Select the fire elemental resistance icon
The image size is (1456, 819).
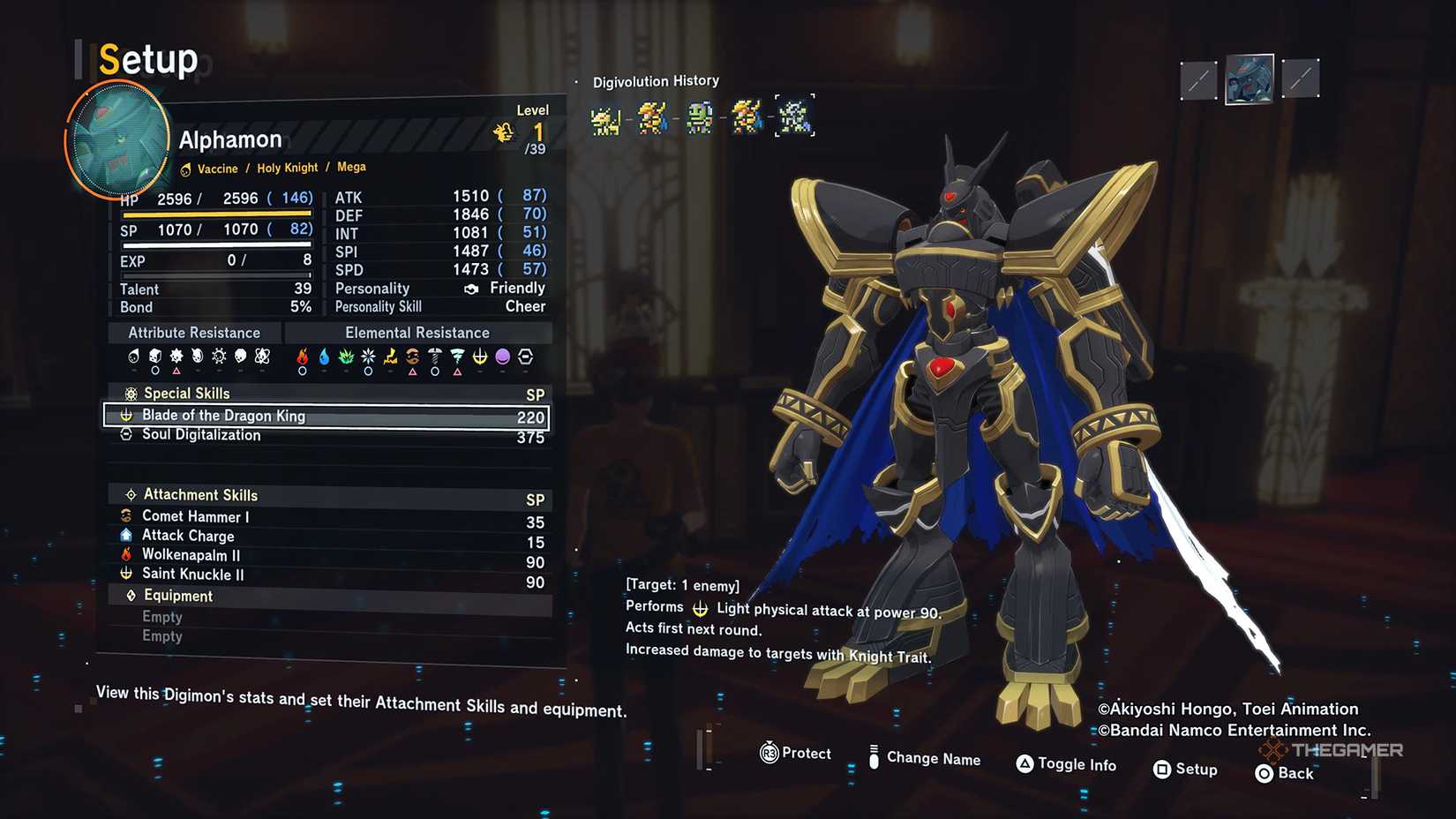click(x=303, y=357)
